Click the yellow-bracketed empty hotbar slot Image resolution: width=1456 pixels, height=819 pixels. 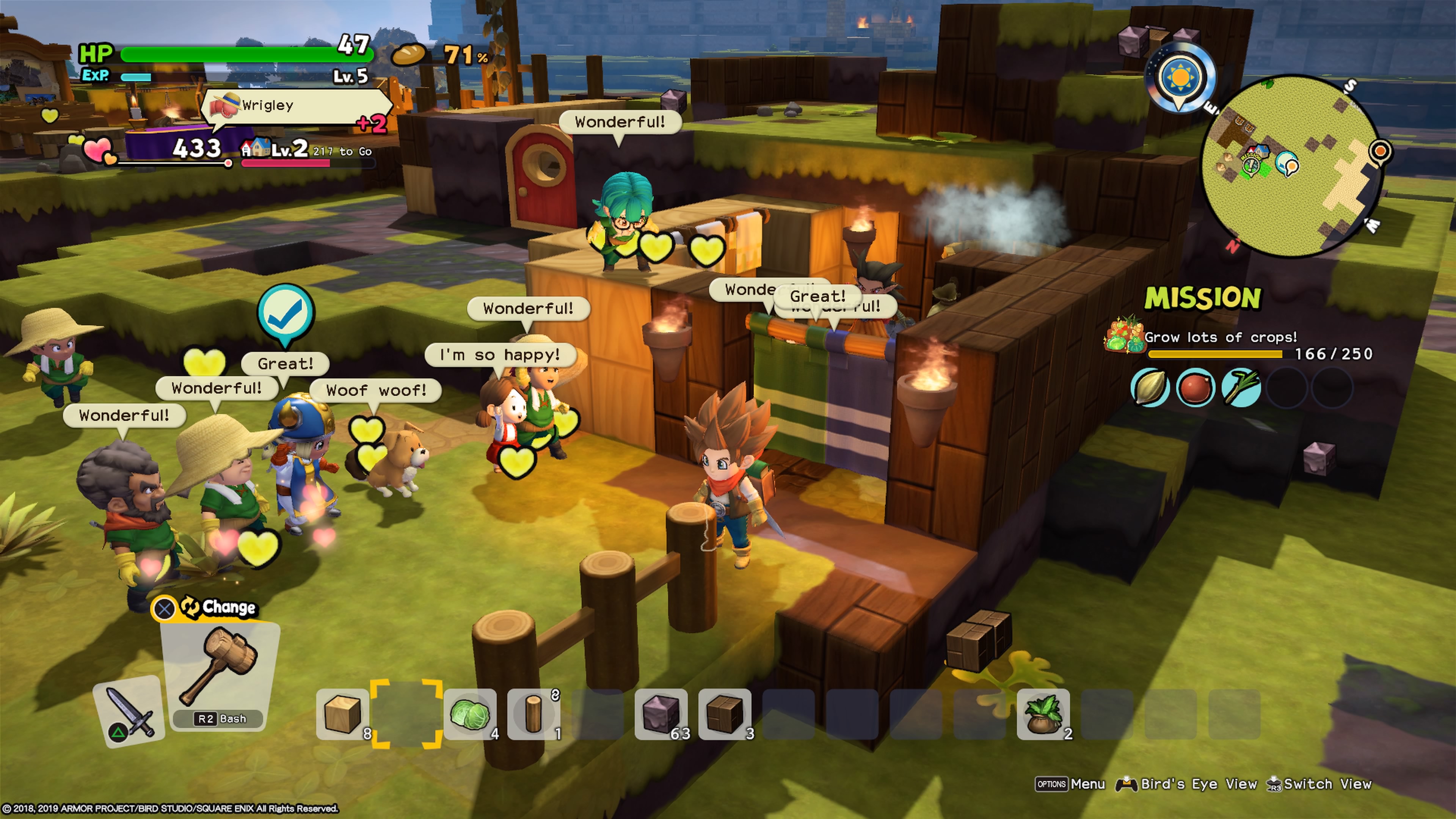pos(406,714)
